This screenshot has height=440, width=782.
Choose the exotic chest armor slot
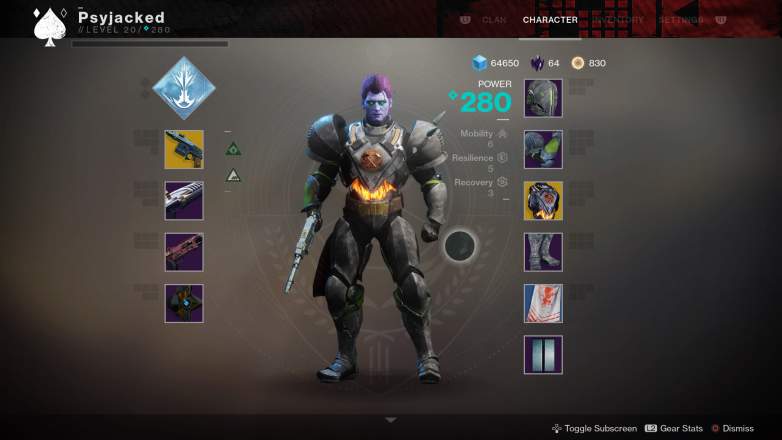543,200
